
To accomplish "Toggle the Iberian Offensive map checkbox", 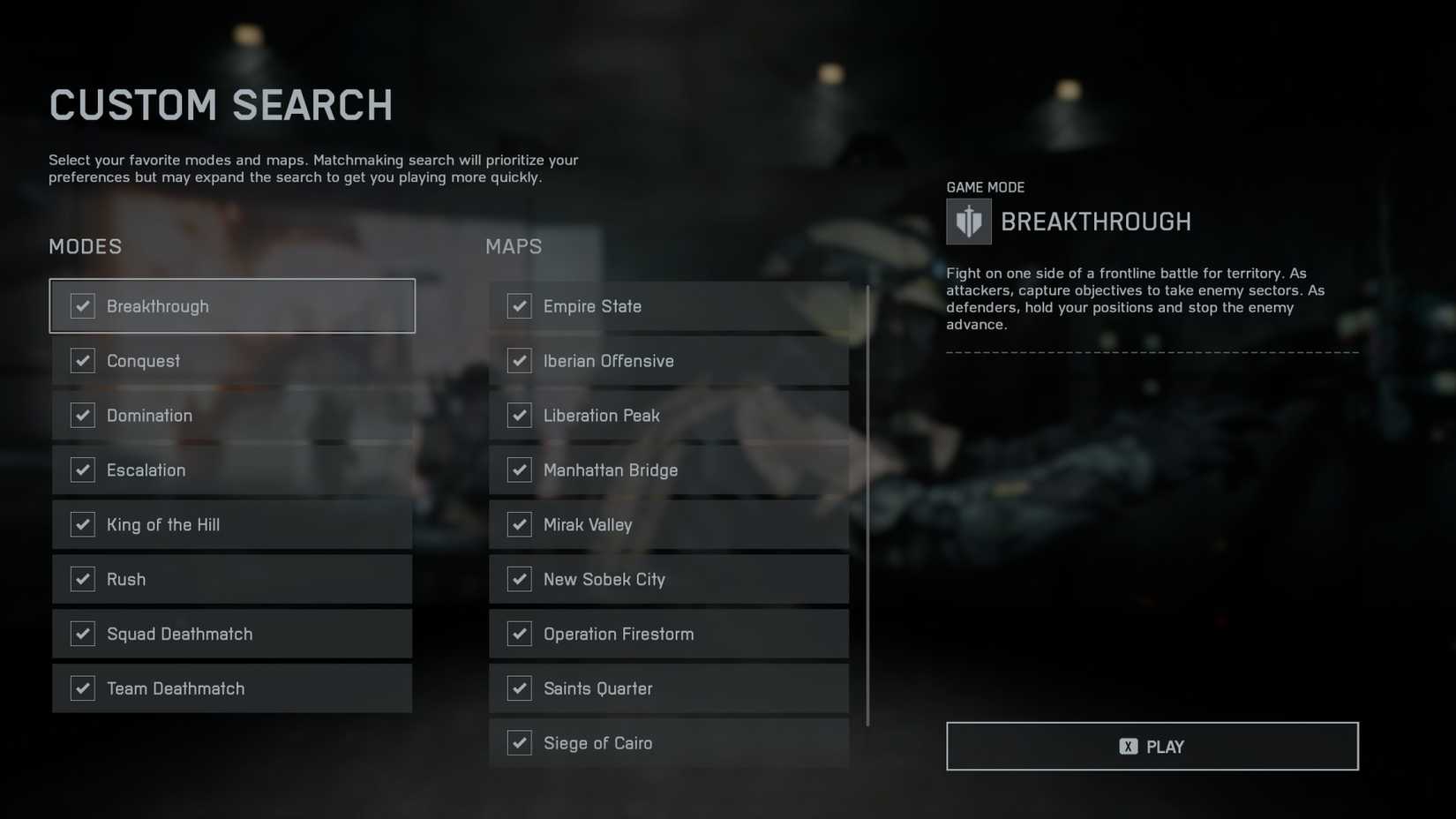I will 519,360.
